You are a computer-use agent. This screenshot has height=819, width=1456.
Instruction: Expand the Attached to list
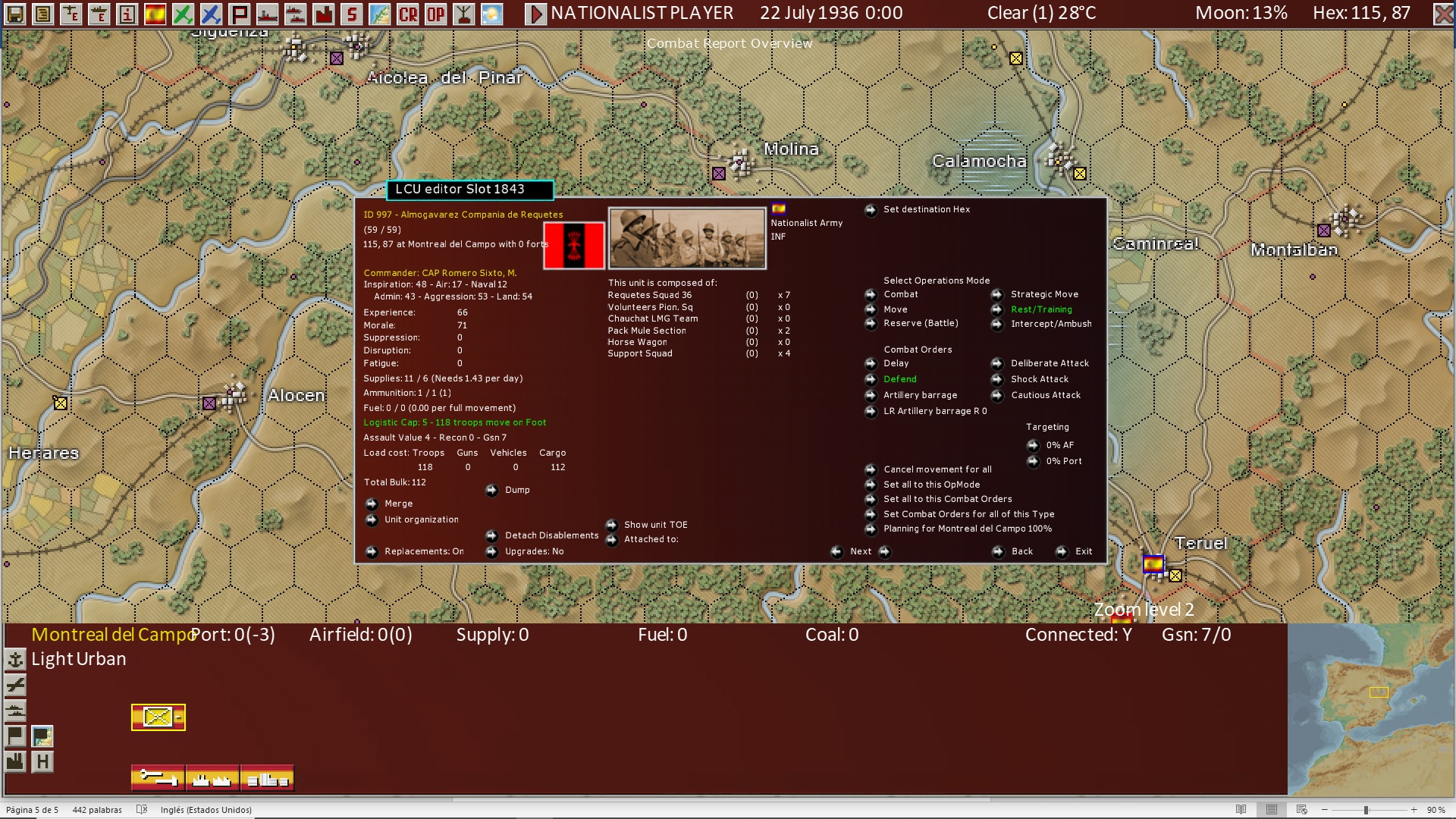pos(649,539)
